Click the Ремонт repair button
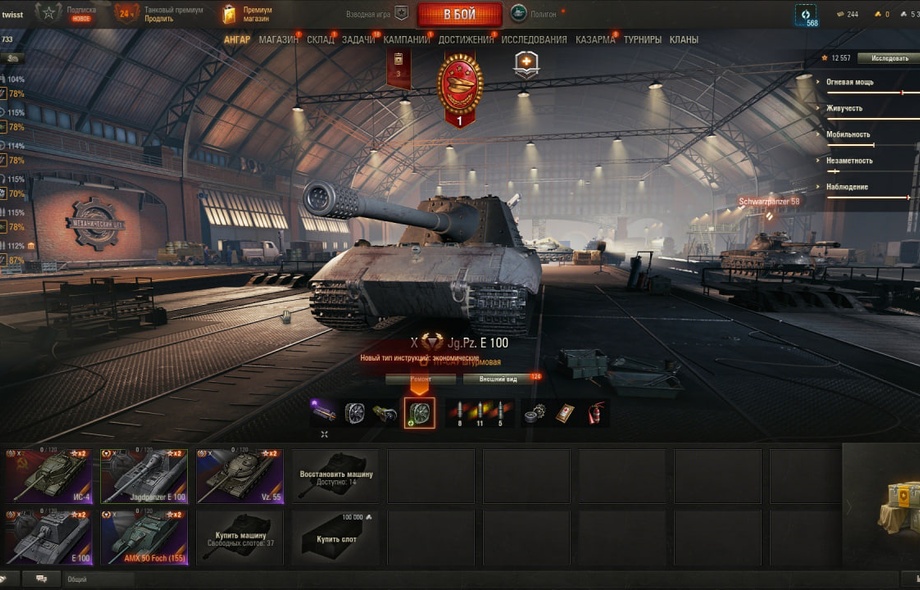Image resolution: width=920 pixels, height=590 pixels. coord(420,380)
